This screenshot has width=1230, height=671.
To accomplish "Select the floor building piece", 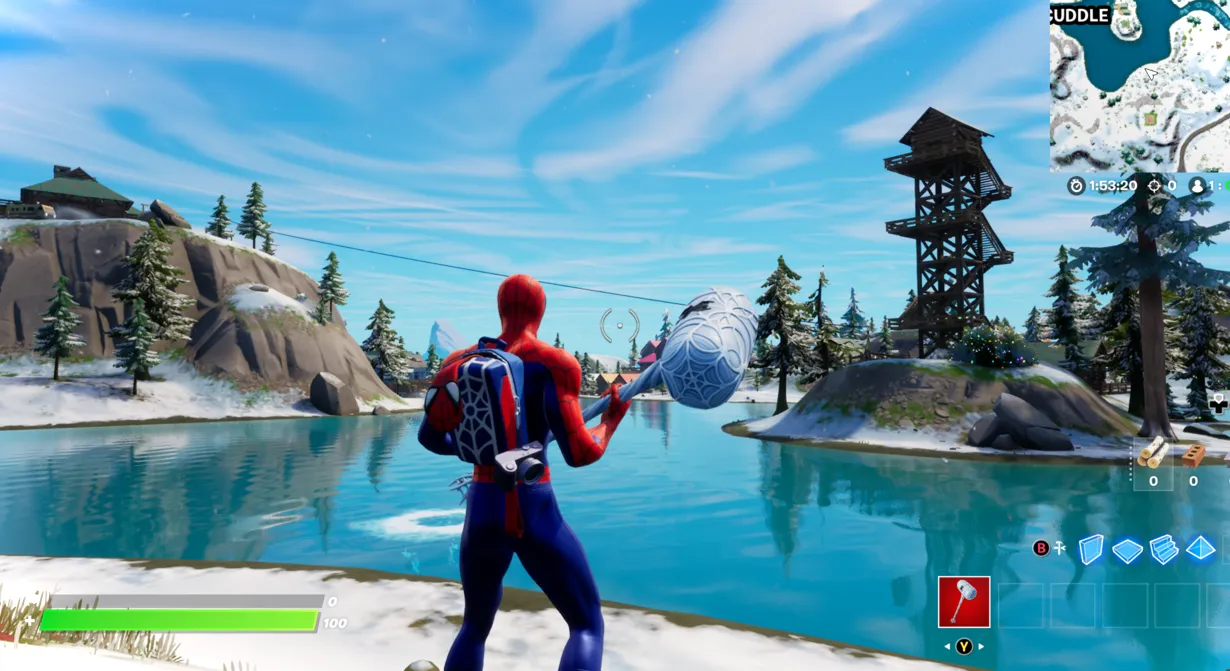I will [x=1127, y=550].
